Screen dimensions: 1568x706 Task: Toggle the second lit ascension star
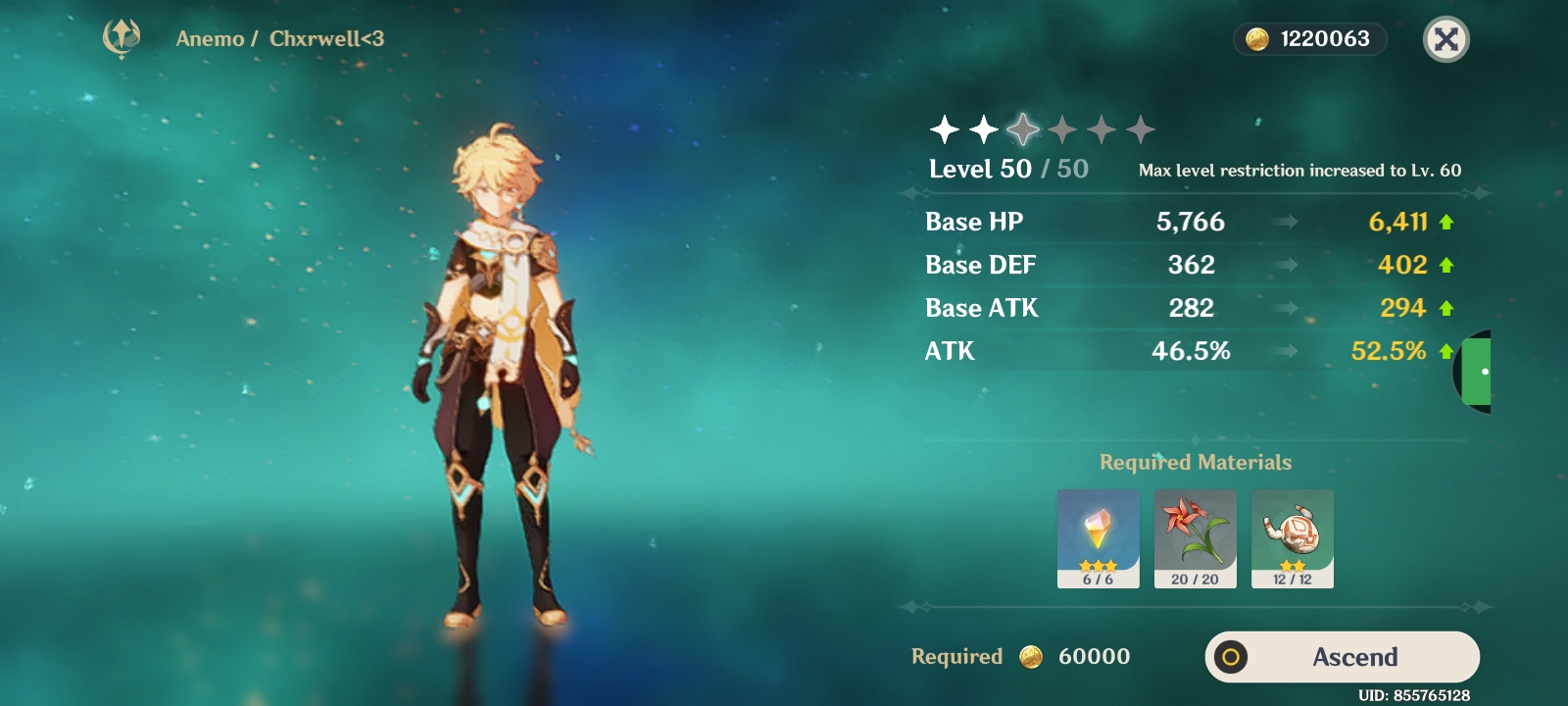(x=983, y=128)
